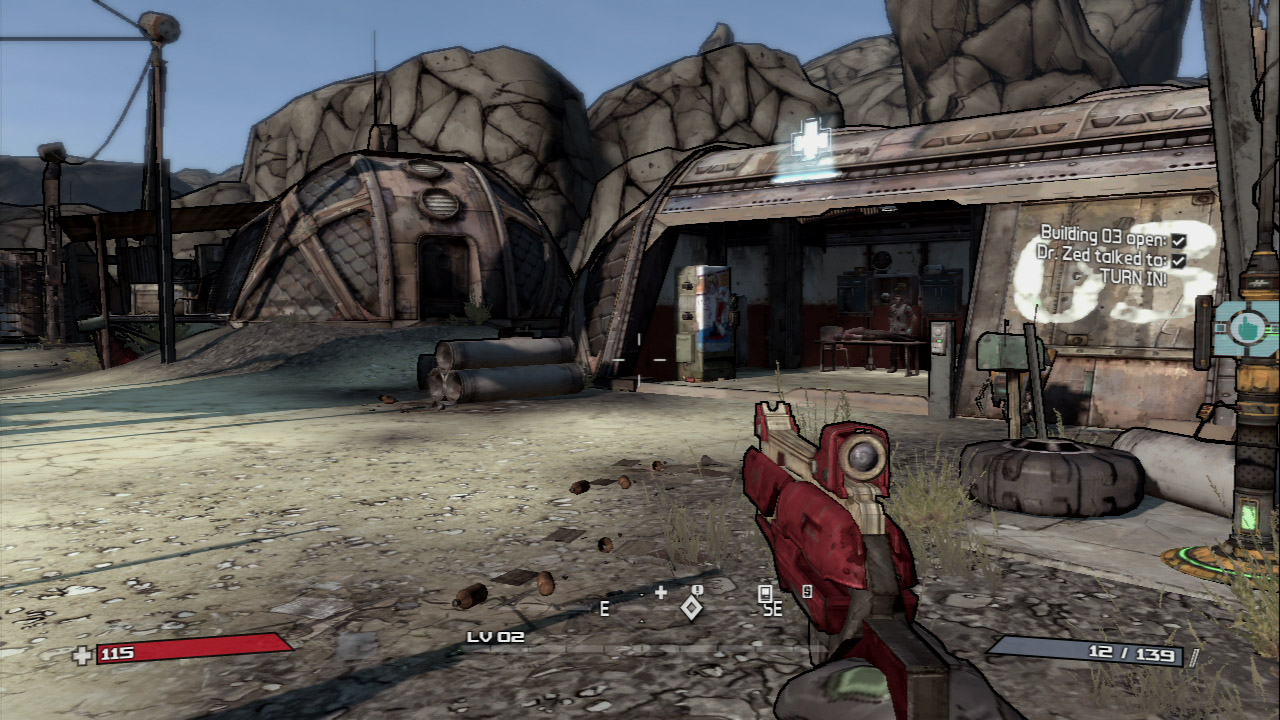1280x720 pixels.
Task: Click the SE heading on the compass
Action: point(771,608)
